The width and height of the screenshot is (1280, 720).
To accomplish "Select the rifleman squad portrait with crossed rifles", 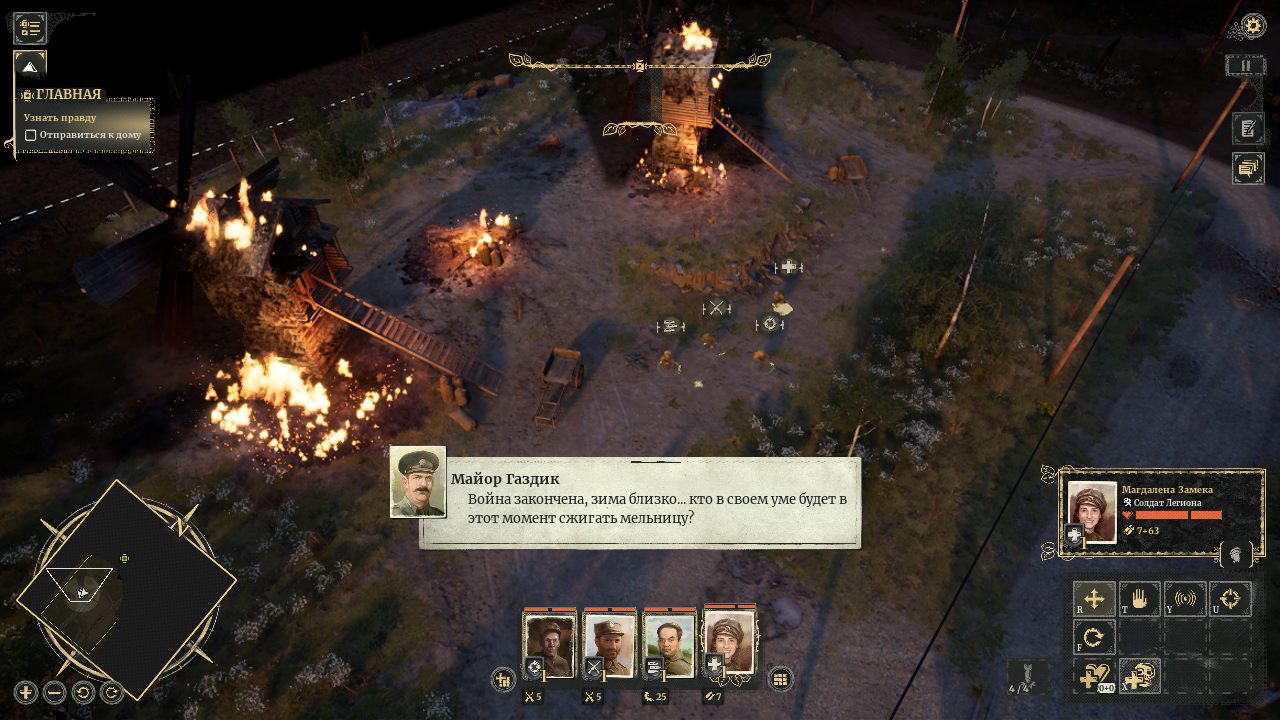I will click(609, 645).
